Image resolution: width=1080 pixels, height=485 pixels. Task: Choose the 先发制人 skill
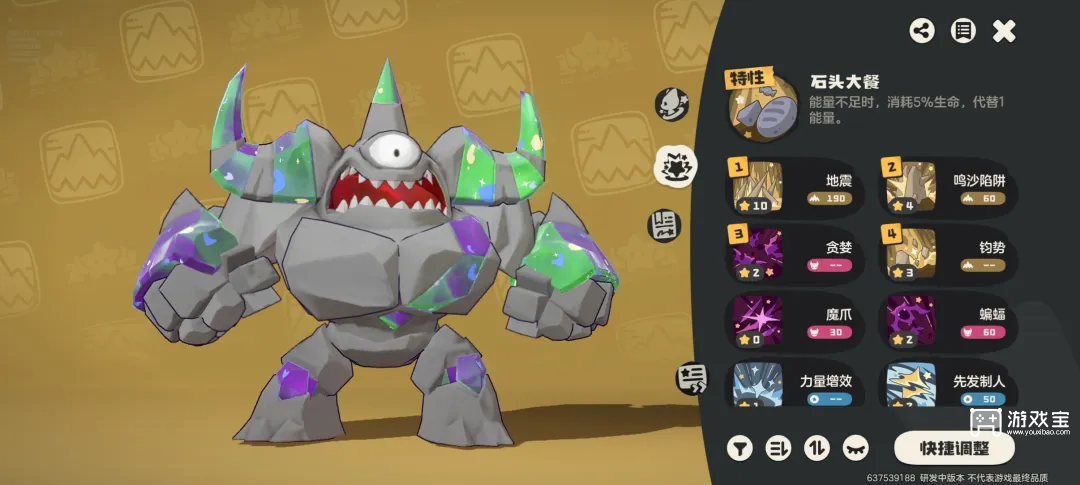(948, 385)
